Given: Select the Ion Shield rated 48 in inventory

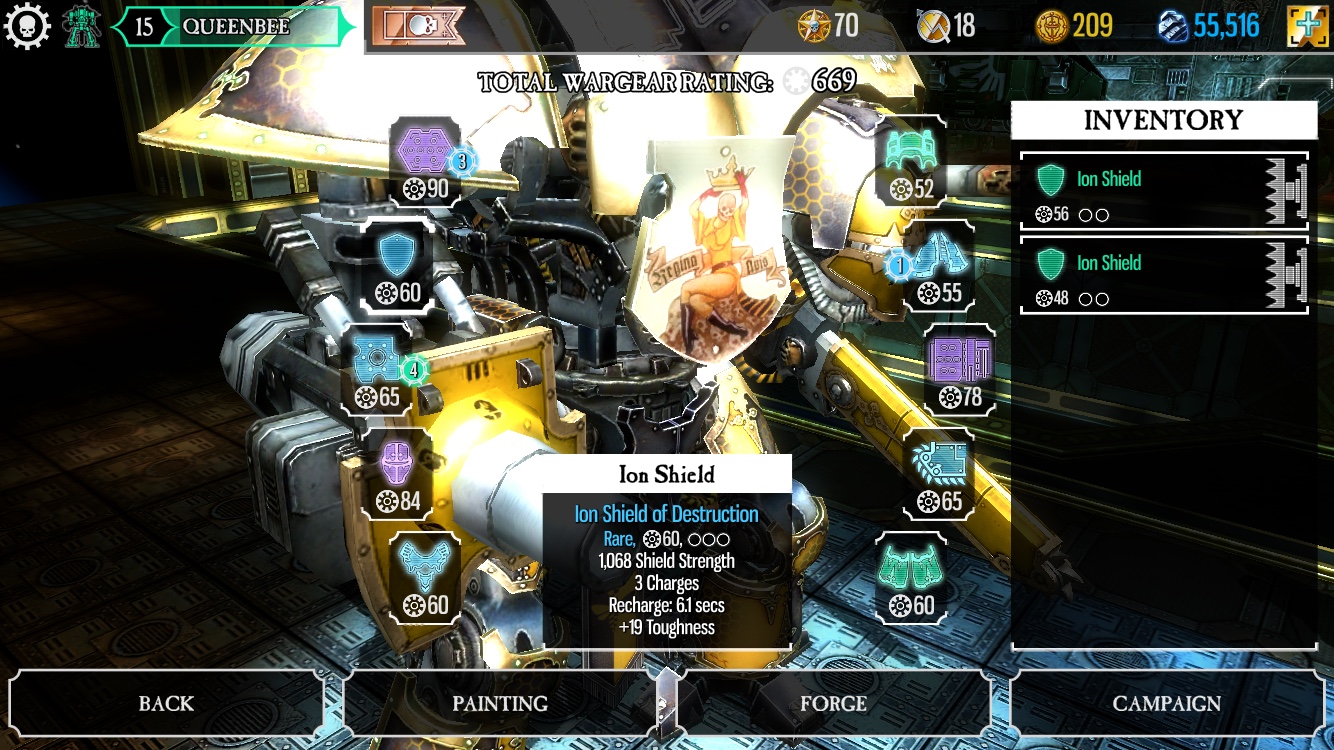Looking at the screenshot, I should click(1163, 276).
